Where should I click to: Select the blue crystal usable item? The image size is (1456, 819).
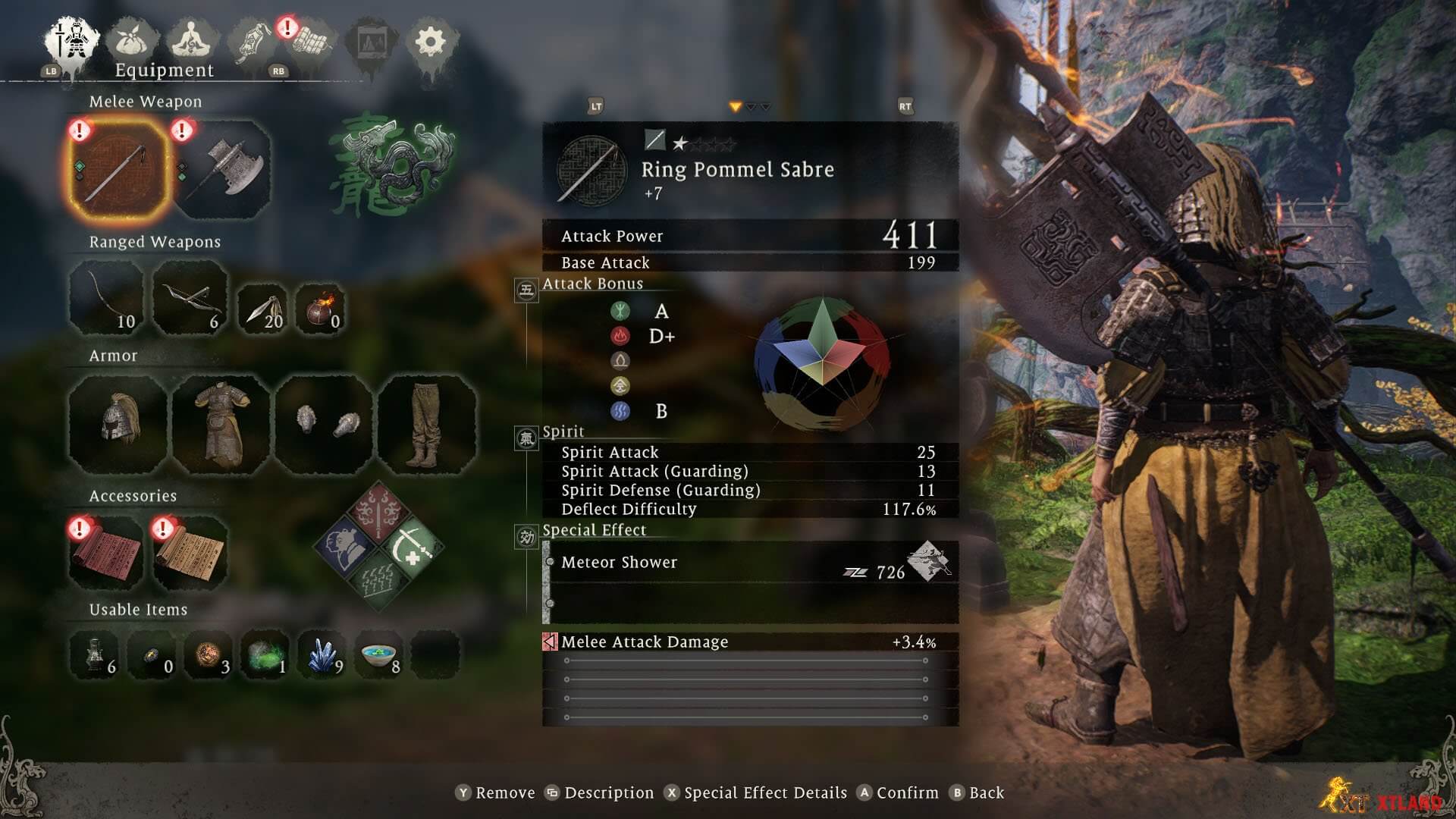click(x=322, y=654)
